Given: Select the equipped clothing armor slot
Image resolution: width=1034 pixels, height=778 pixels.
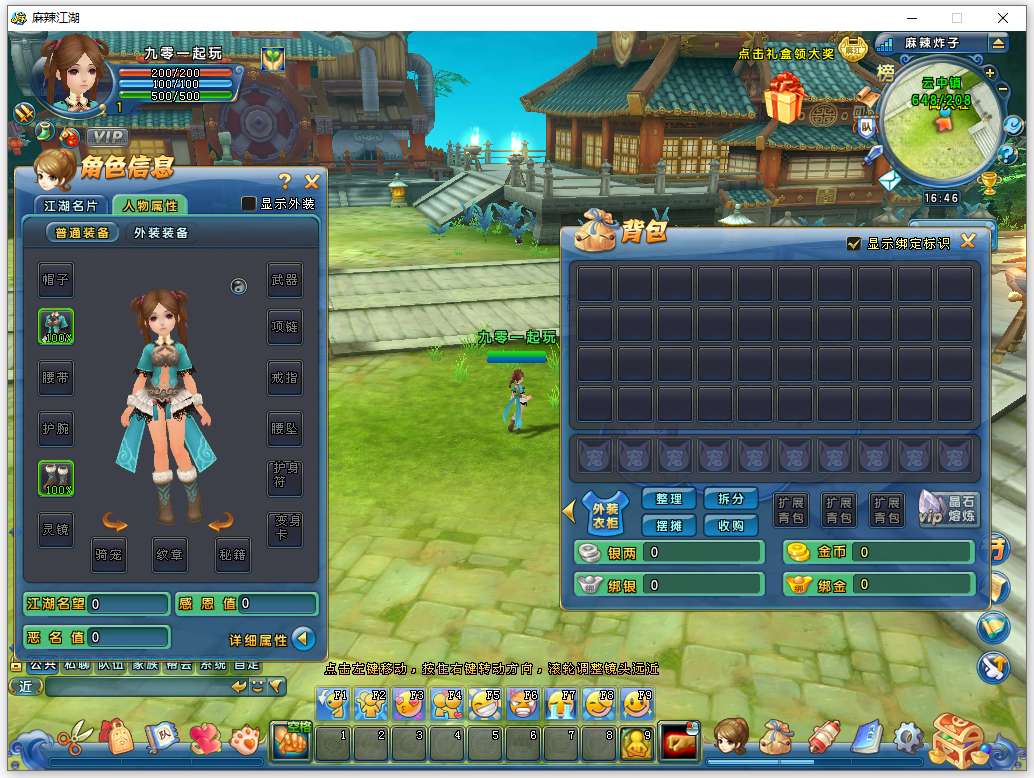Looking at the screenshot, I should (56, 326).
